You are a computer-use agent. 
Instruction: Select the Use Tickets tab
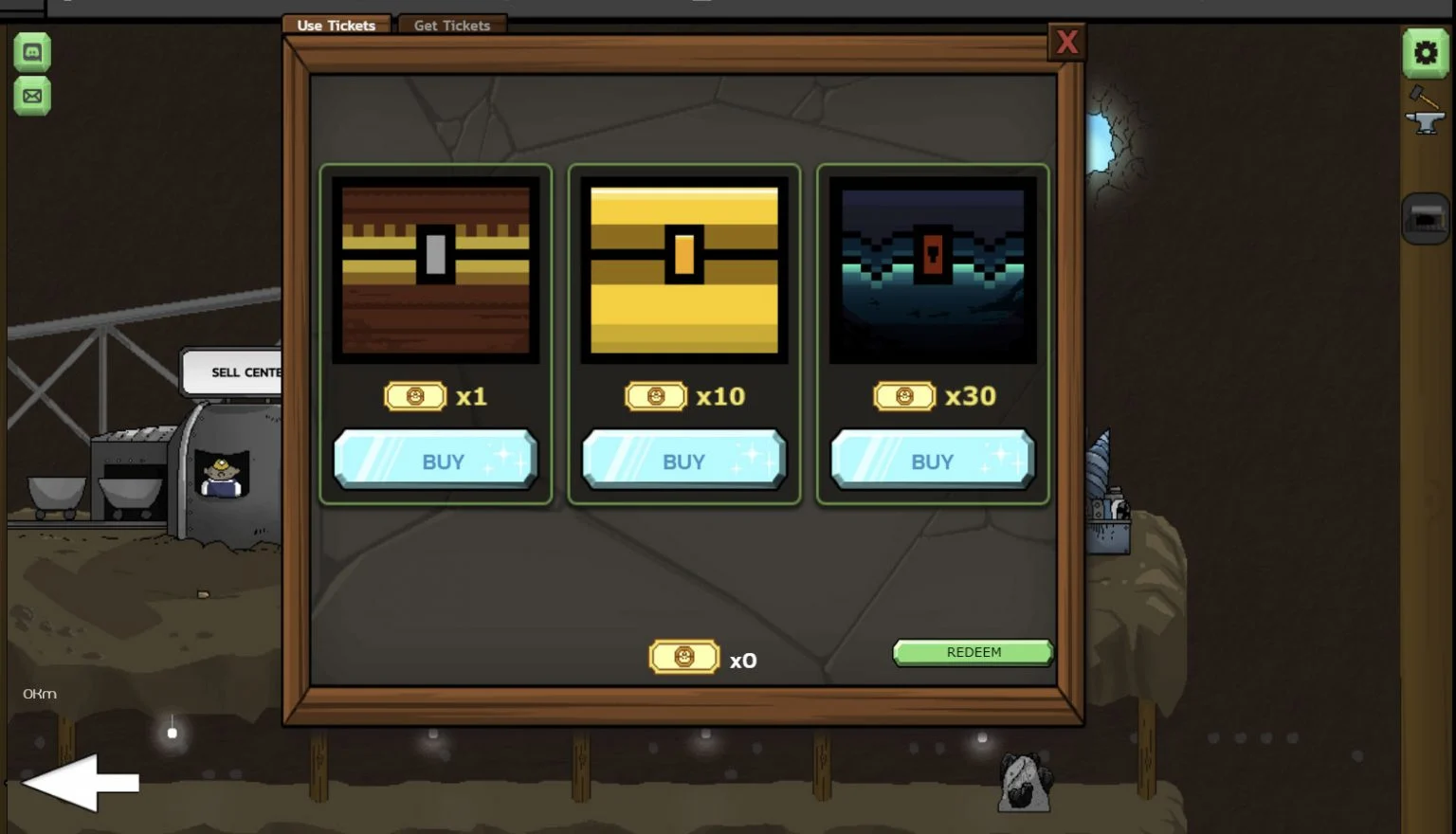tap(337, 26)
